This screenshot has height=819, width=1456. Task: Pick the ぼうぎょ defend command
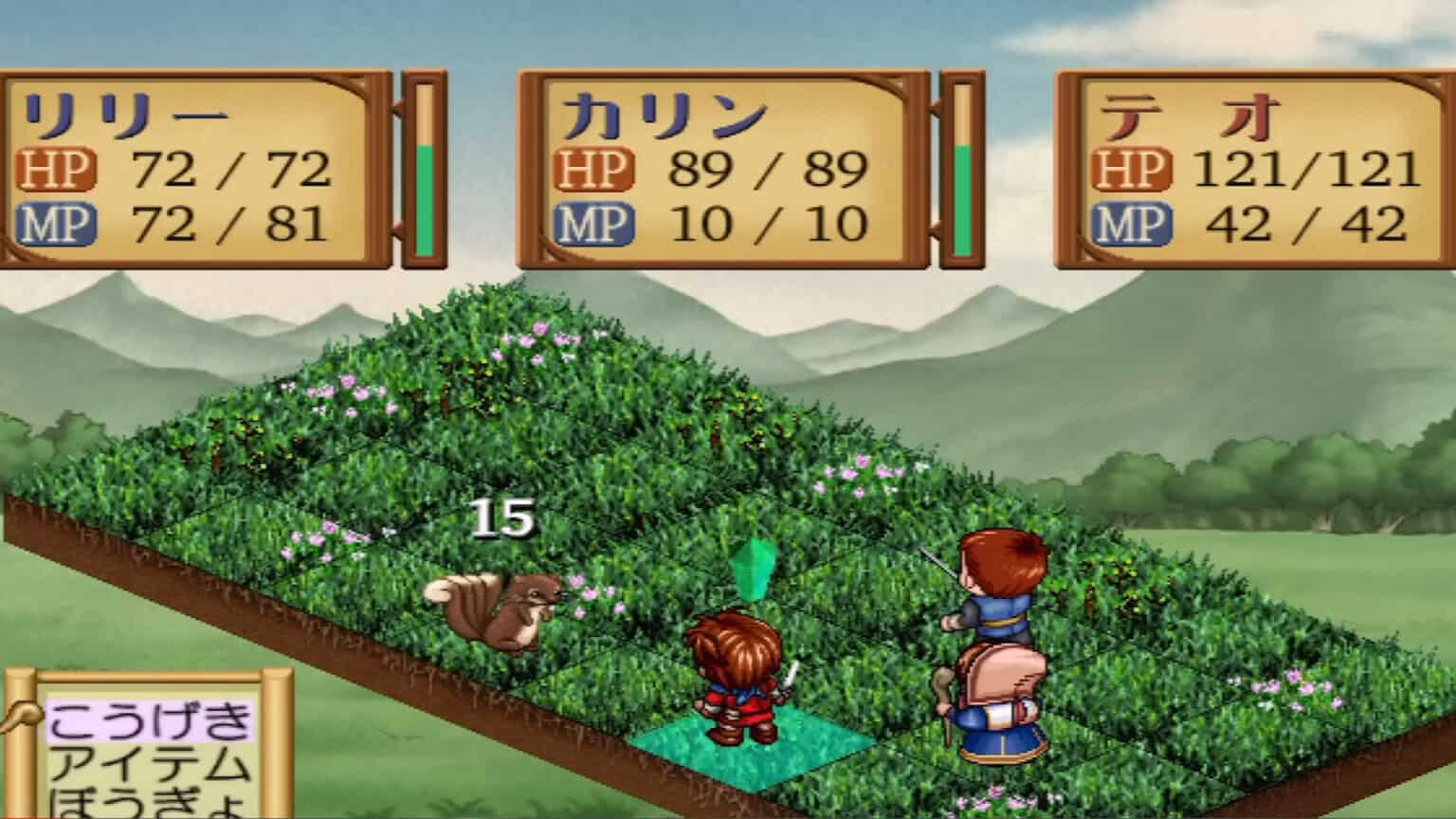[x=149, y=804]
